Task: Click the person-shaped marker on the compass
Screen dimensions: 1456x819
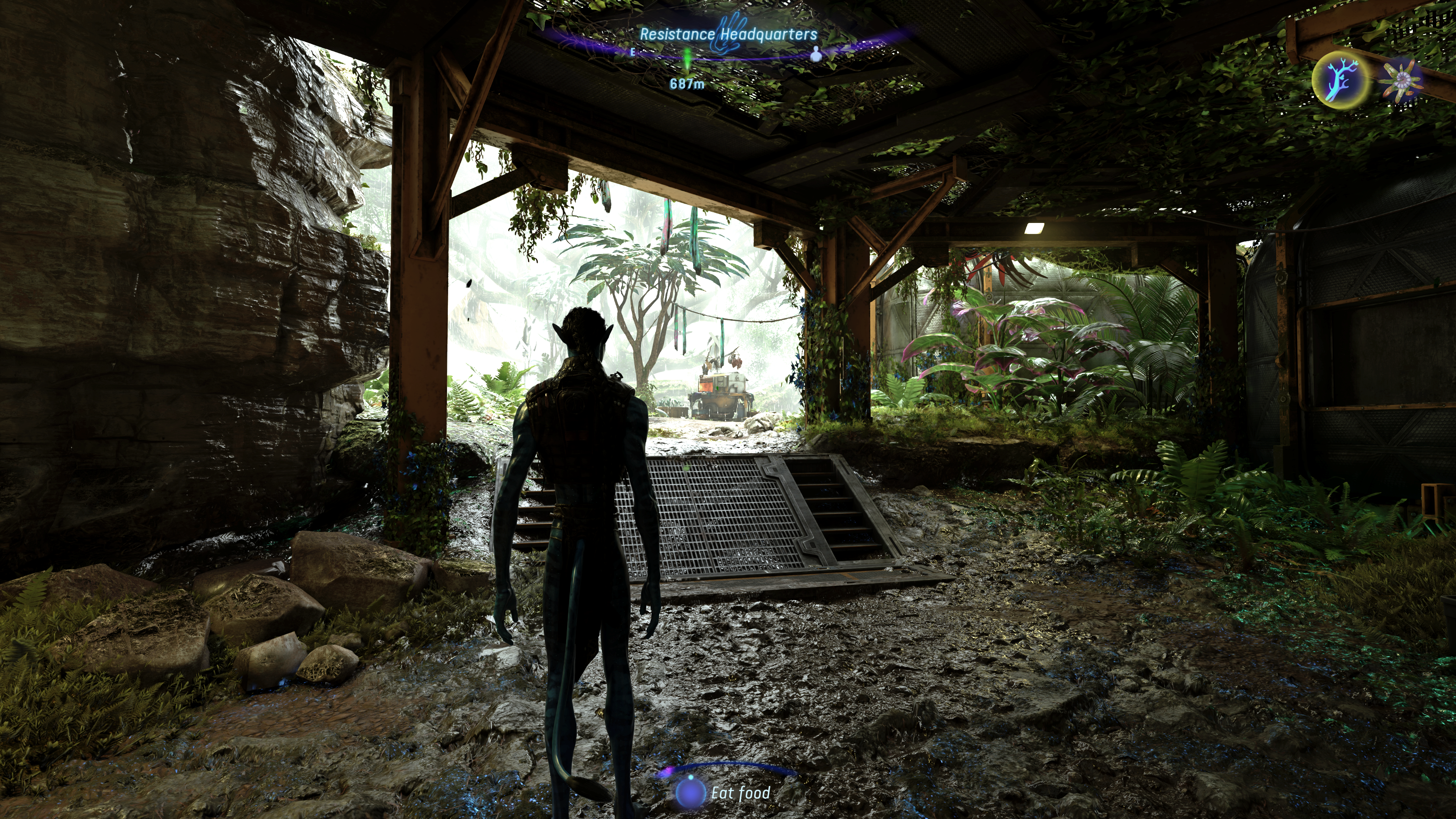Action: (x=815, y=55)
